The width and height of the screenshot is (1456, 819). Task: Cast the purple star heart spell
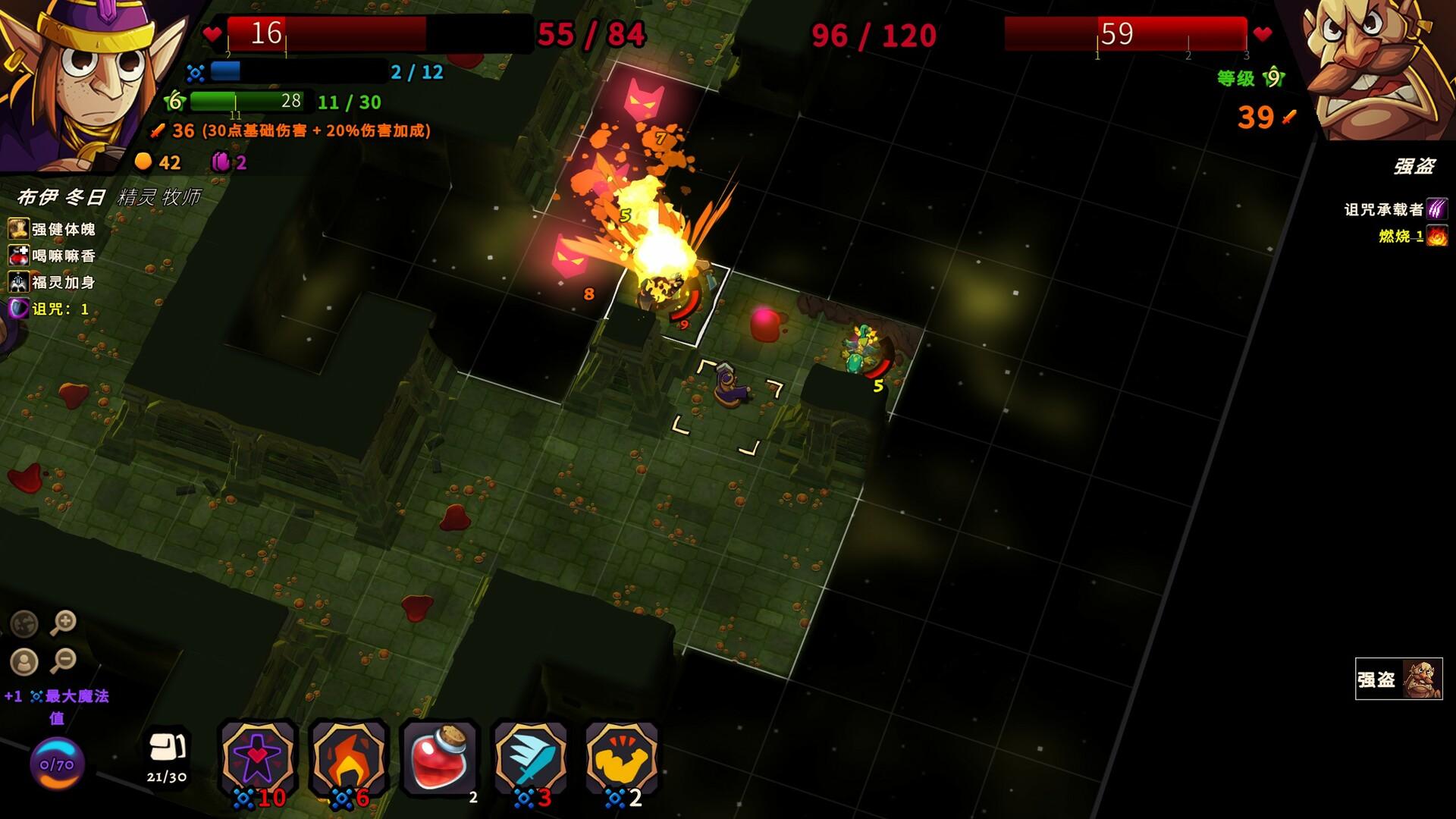pyautogui.click(x=258, y=756)
